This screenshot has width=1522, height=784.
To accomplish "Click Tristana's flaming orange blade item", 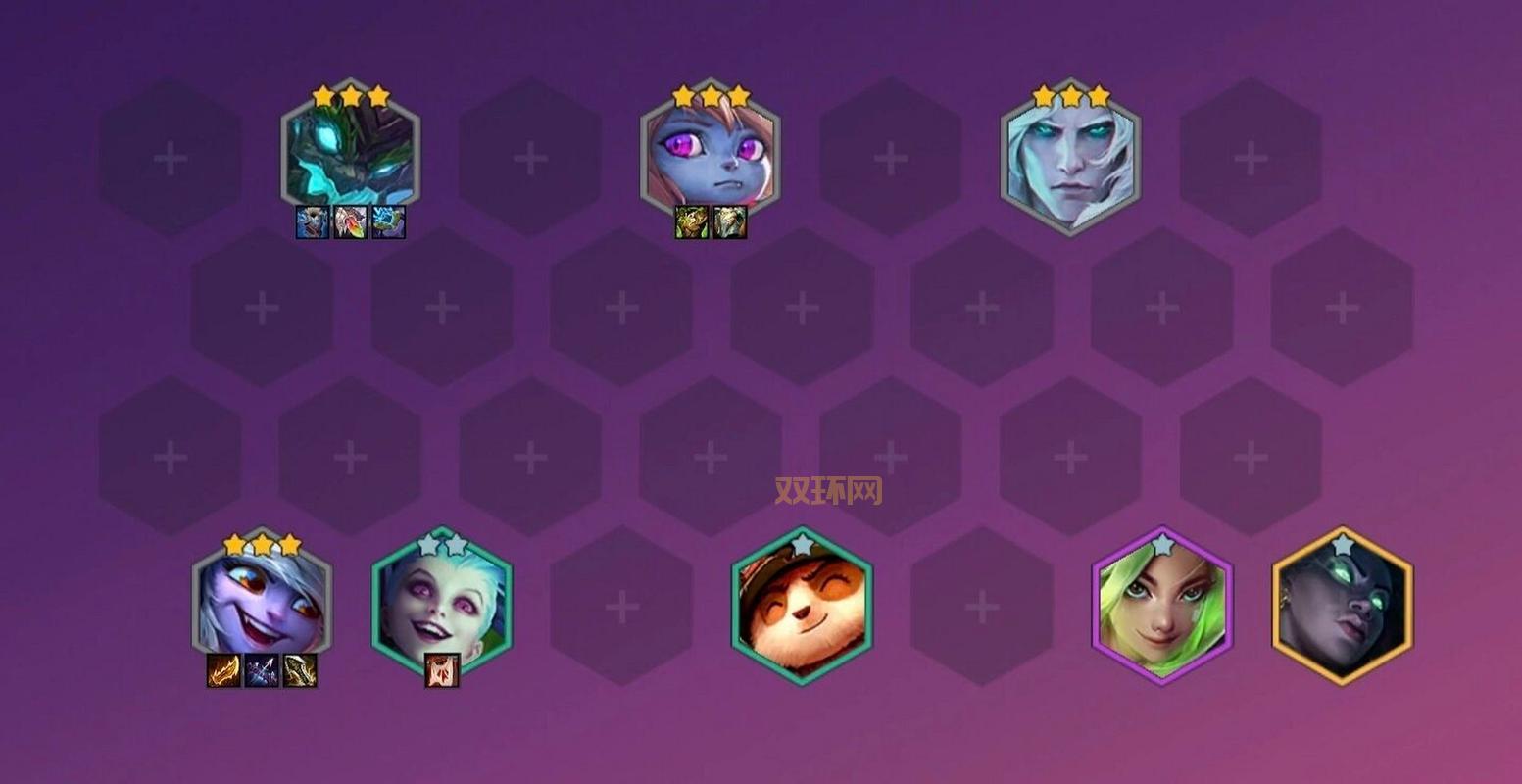I will click(224, 670).
